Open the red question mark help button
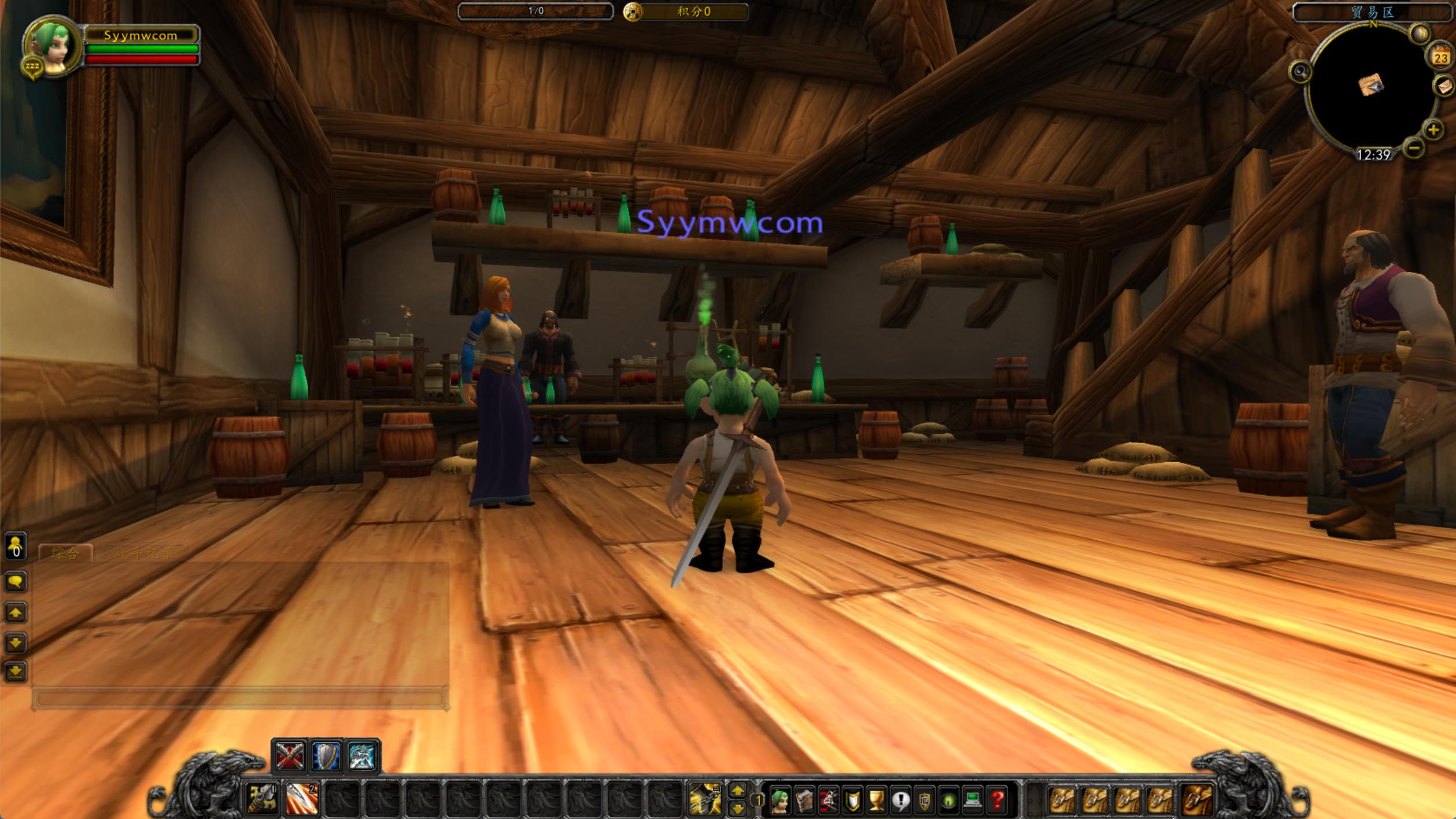The image size is (1456, 819). (x=997, y=800)
